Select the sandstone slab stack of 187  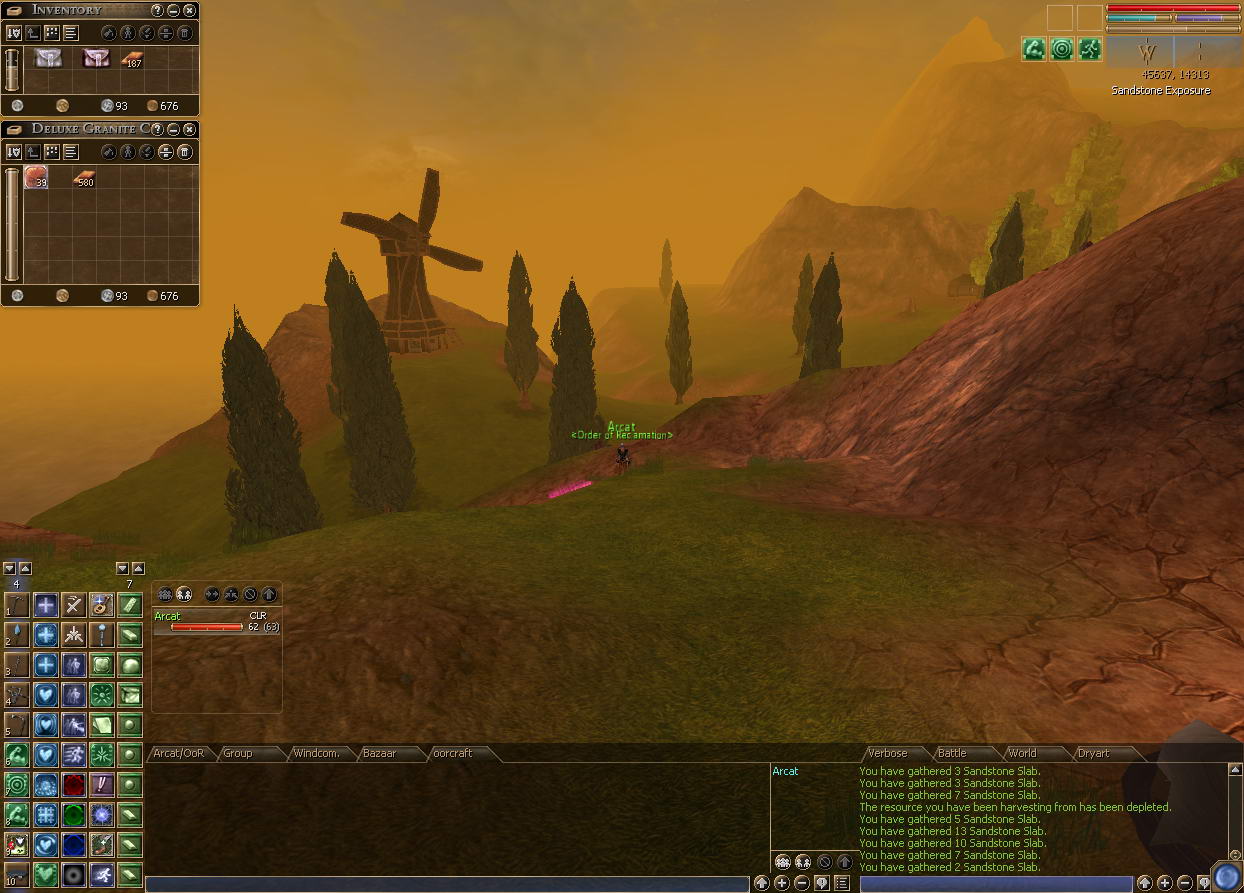(132, 59)
